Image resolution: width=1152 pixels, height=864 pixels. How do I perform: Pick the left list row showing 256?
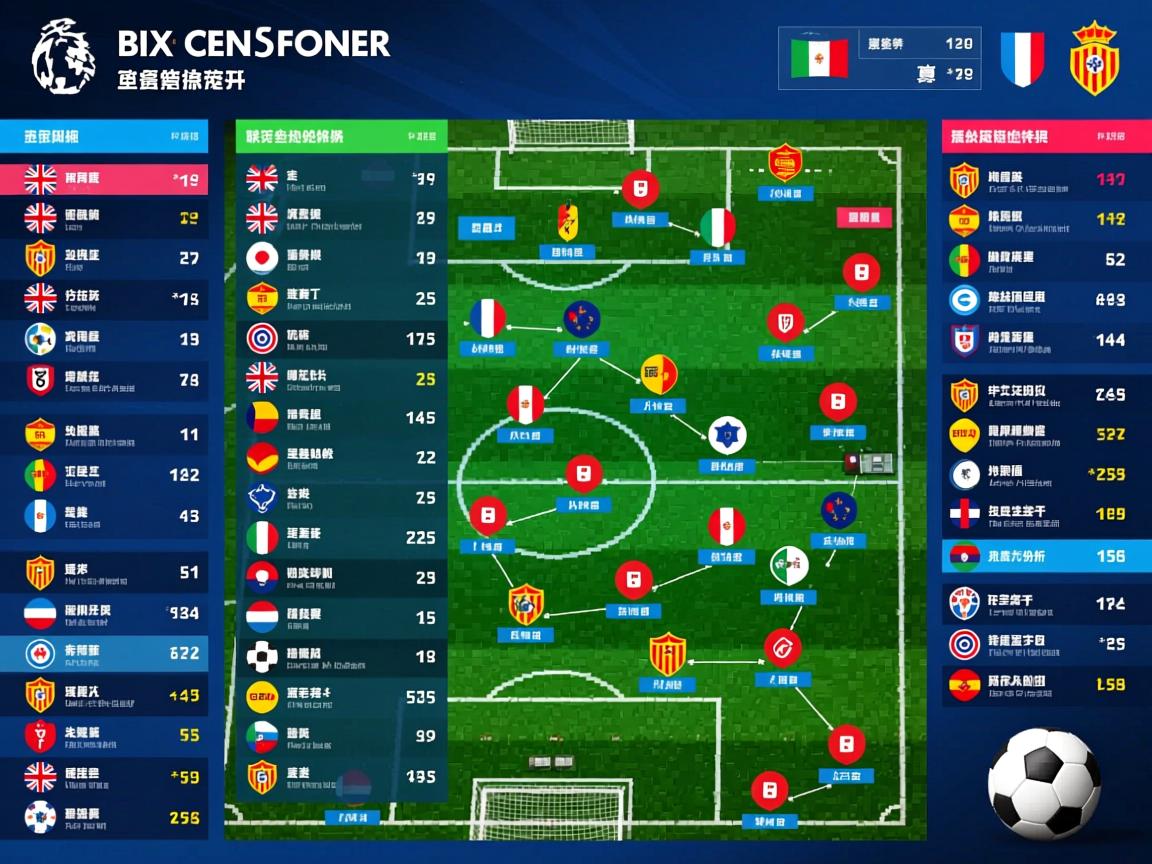(x=104, y=817)
